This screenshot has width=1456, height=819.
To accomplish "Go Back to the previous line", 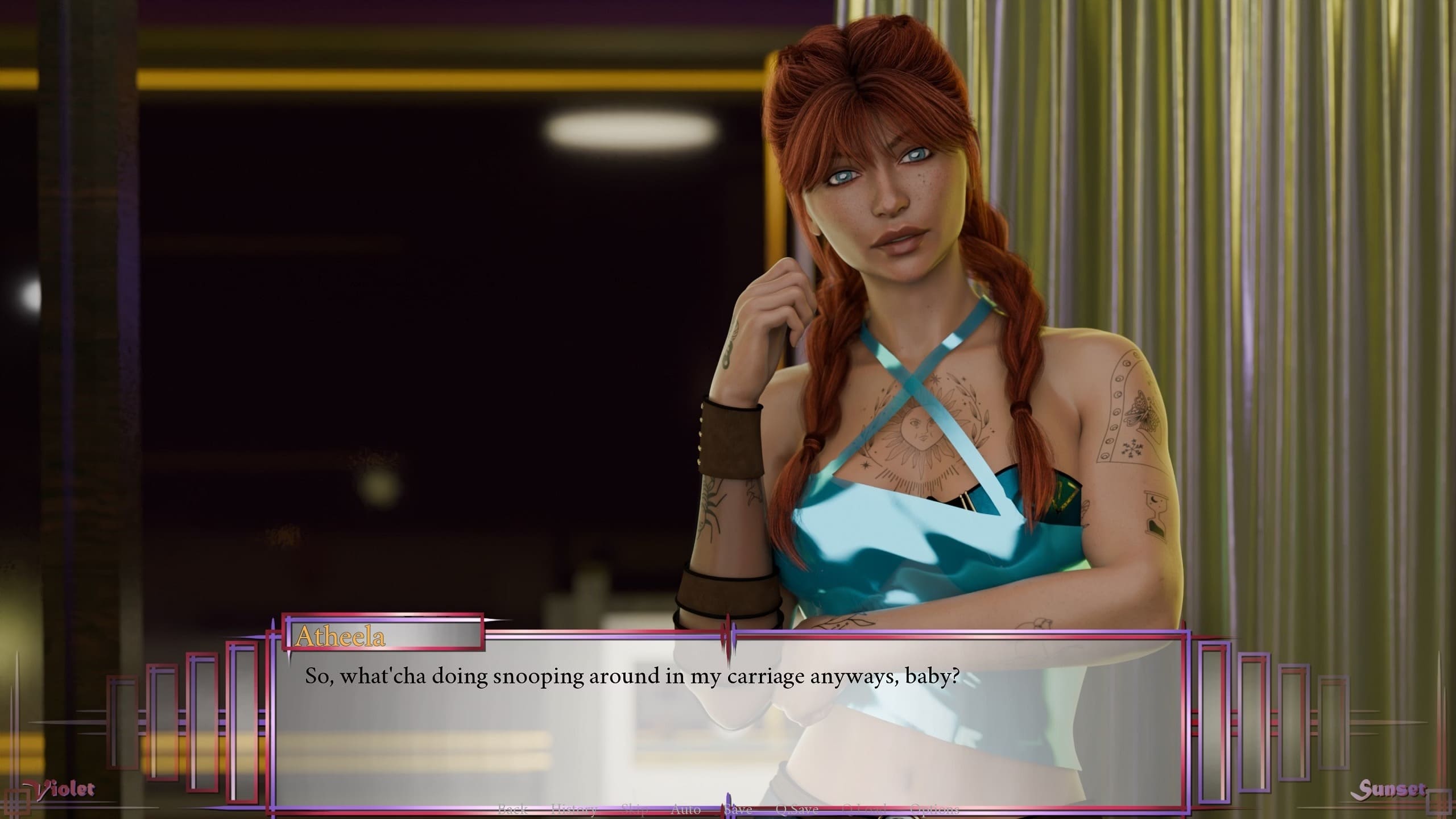I will 512,809.
